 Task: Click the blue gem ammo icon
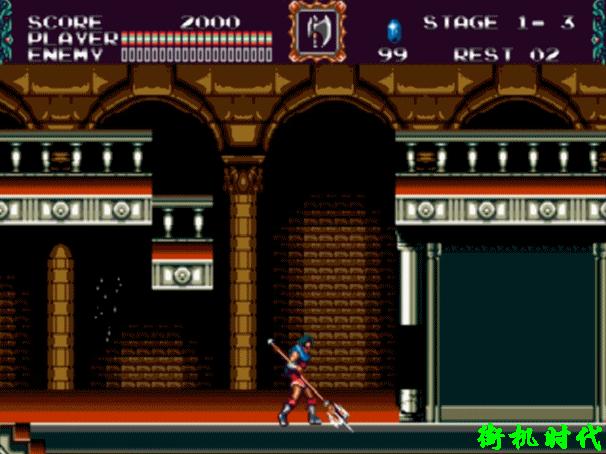(392, 28)
